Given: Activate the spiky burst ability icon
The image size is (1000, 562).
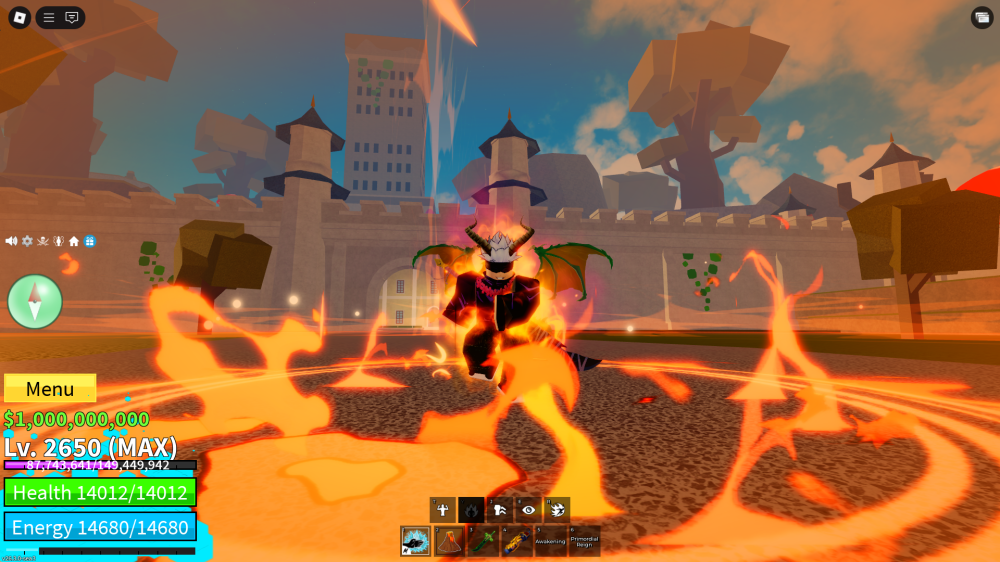Looking at the screenshot, I should [x=558, y=510].
